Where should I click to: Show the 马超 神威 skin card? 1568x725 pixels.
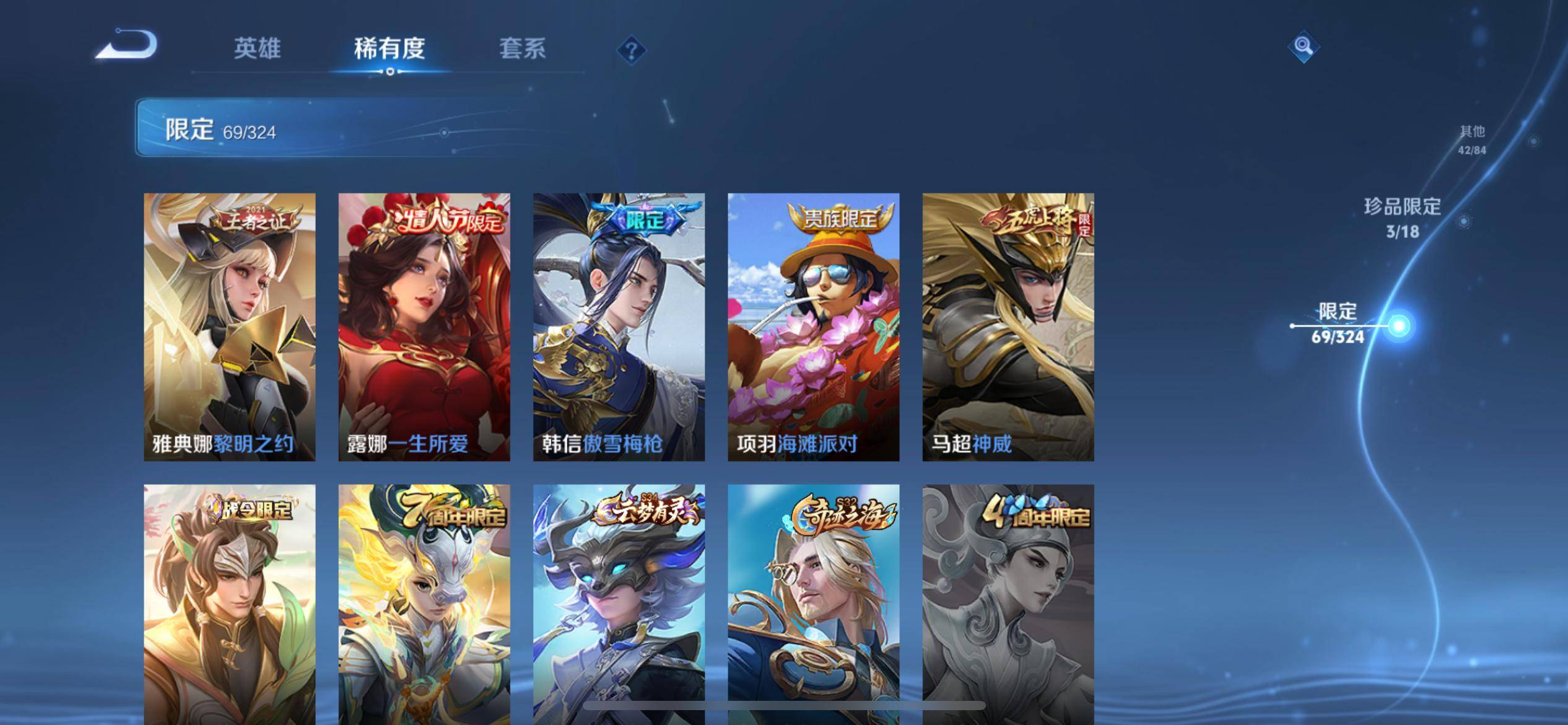1008,327
